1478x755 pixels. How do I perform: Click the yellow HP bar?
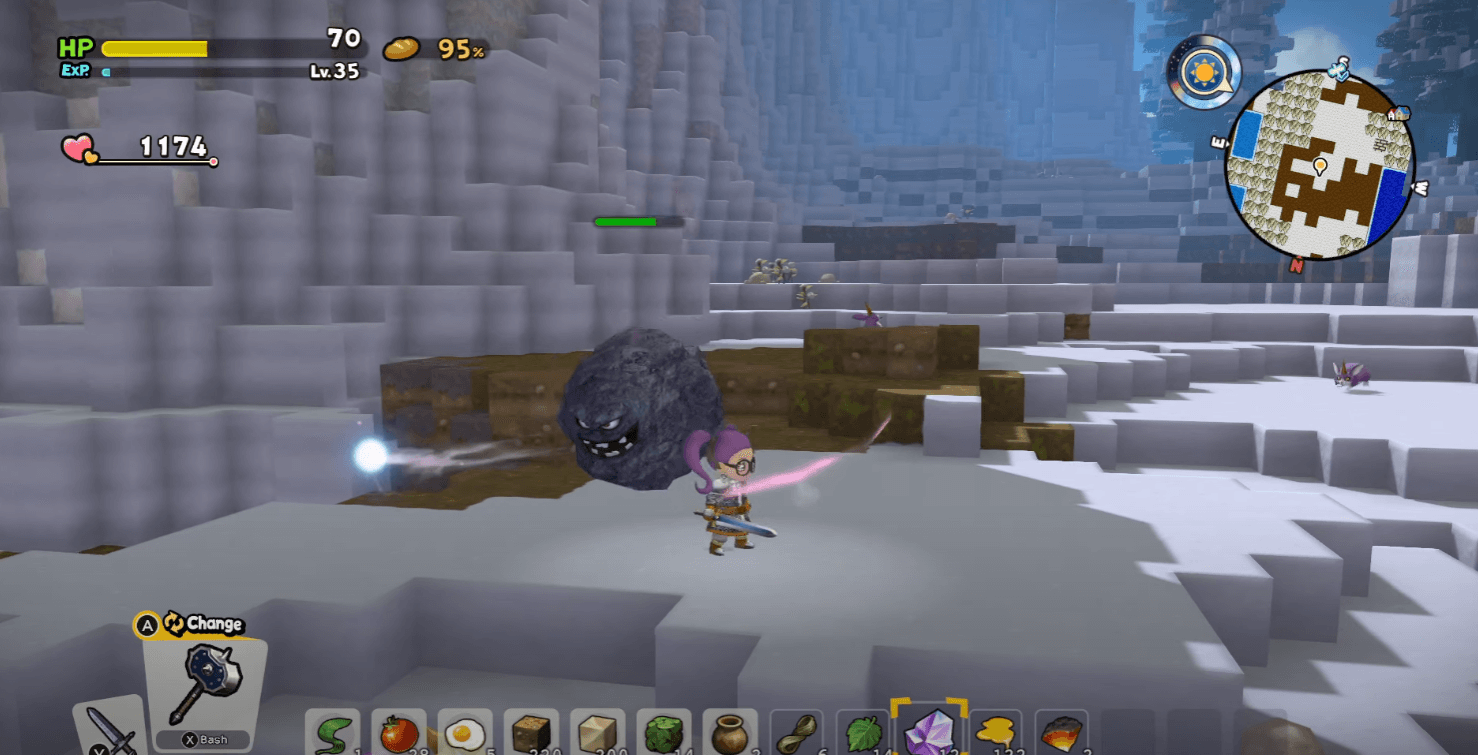tap(155, 46)
